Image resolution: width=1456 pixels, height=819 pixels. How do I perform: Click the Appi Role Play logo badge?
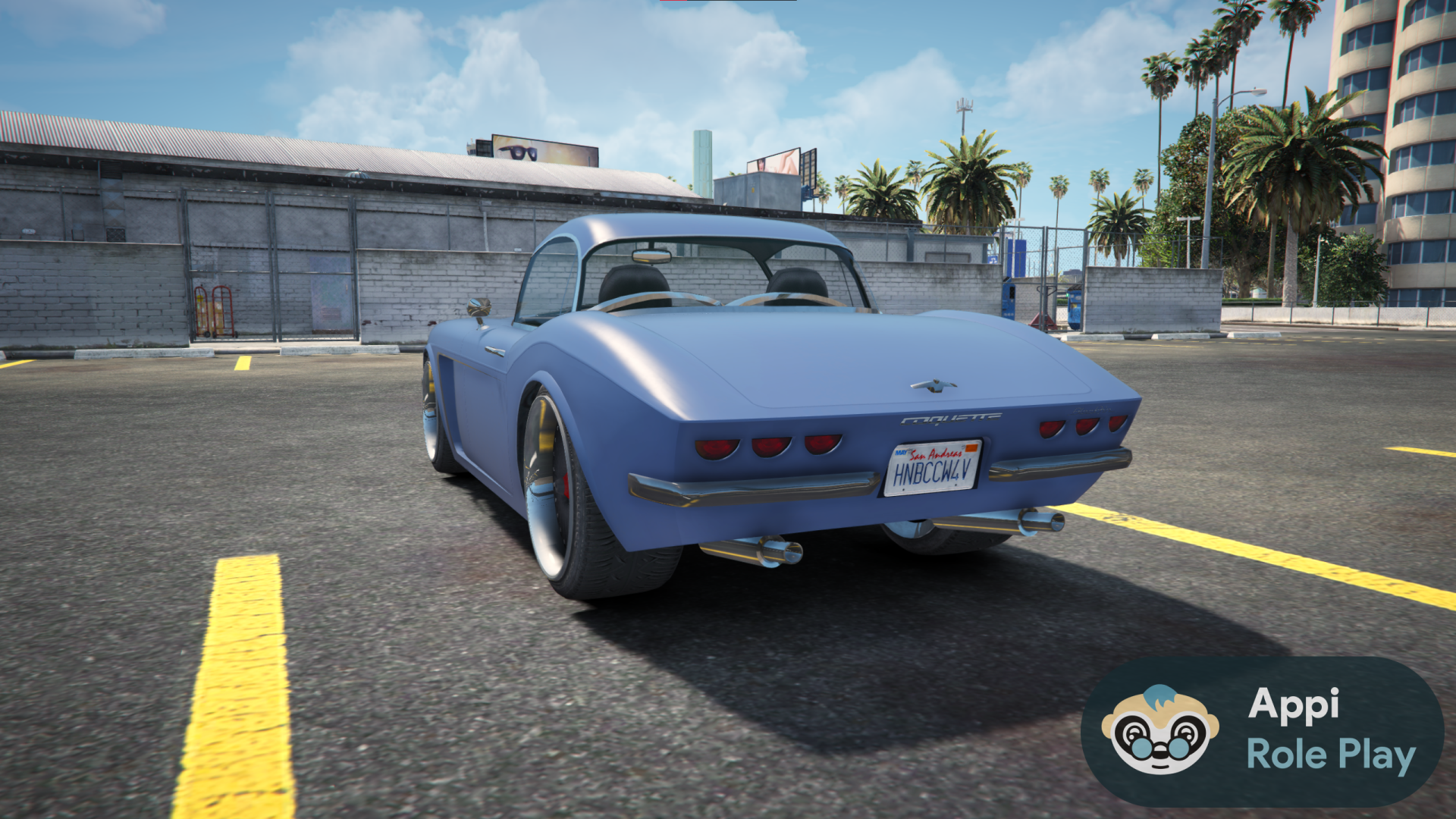pyautogui.click(x=1262, y=731)
